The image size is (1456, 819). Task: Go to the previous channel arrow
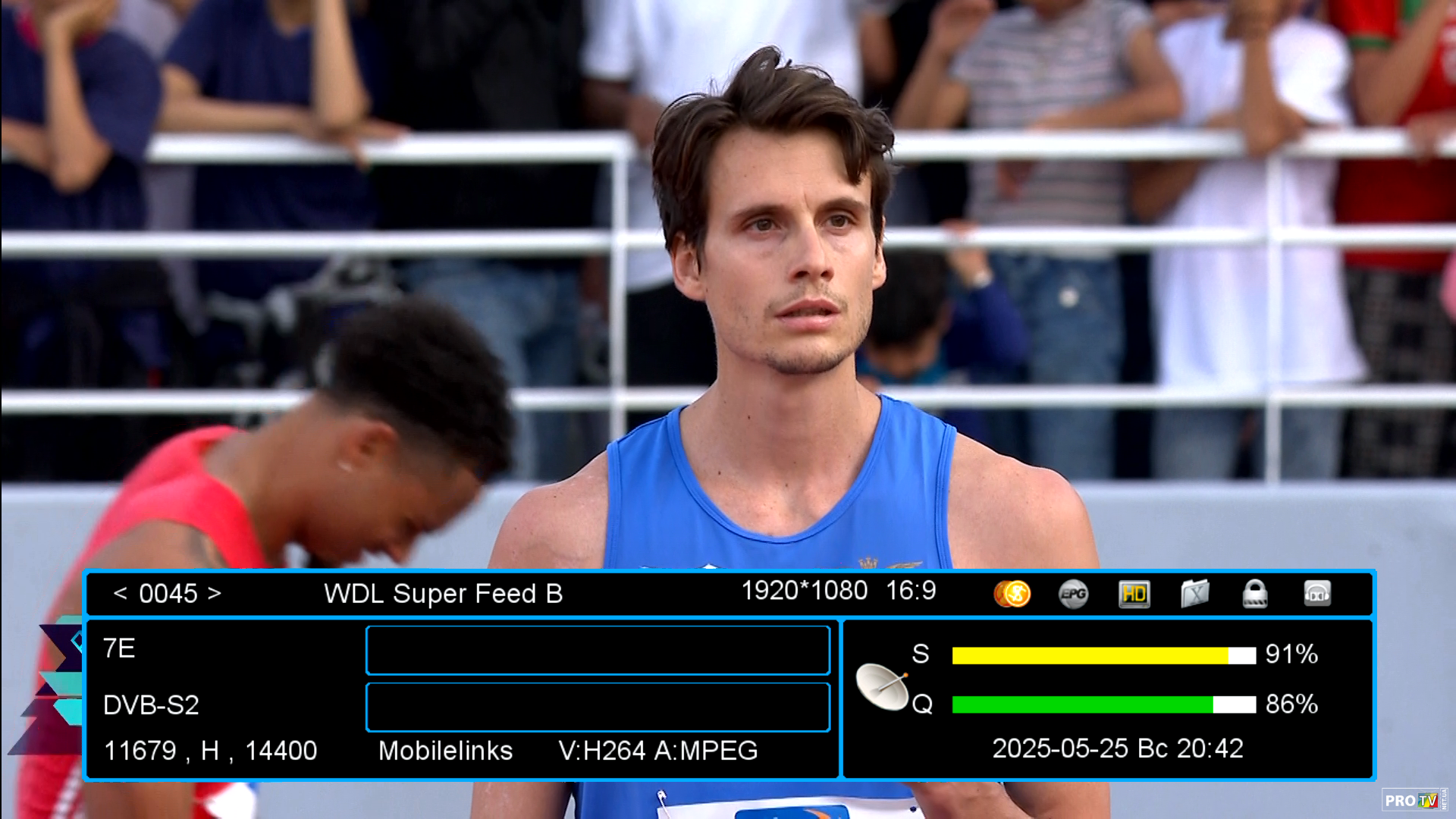(x=120, y=593)
